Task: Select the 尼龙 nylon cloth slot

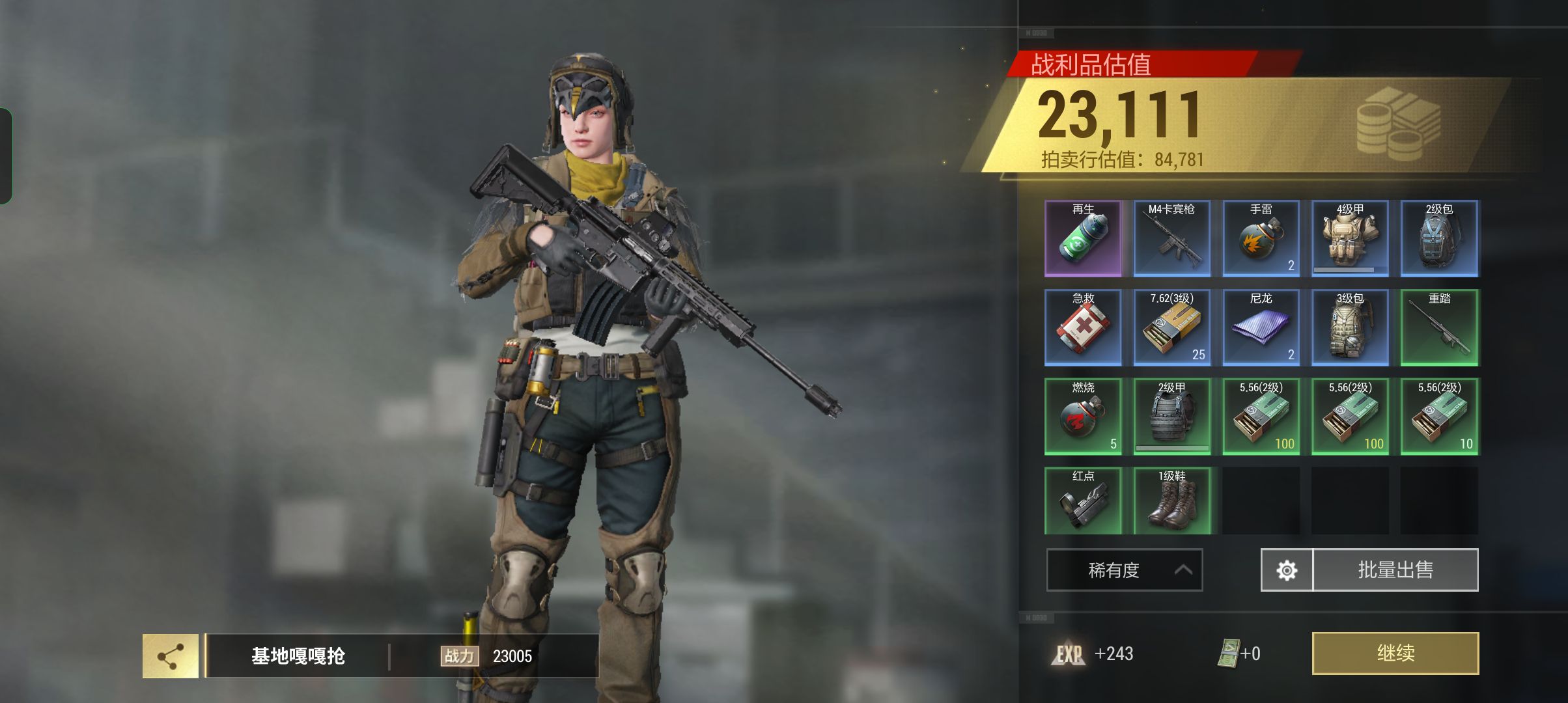Action: (x=1261, y=327)
